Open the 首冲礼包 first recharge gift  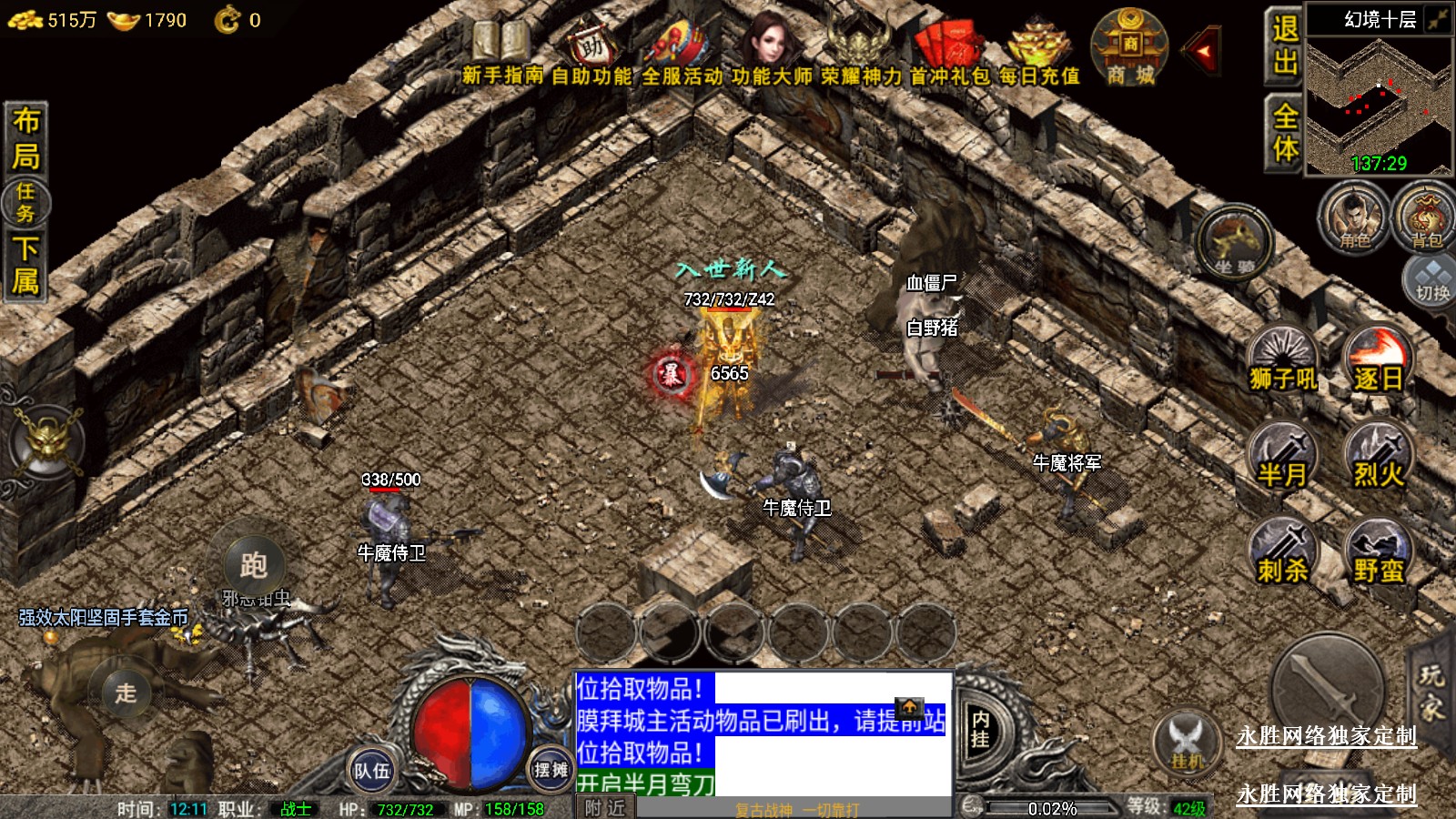[x=949, y=53]
